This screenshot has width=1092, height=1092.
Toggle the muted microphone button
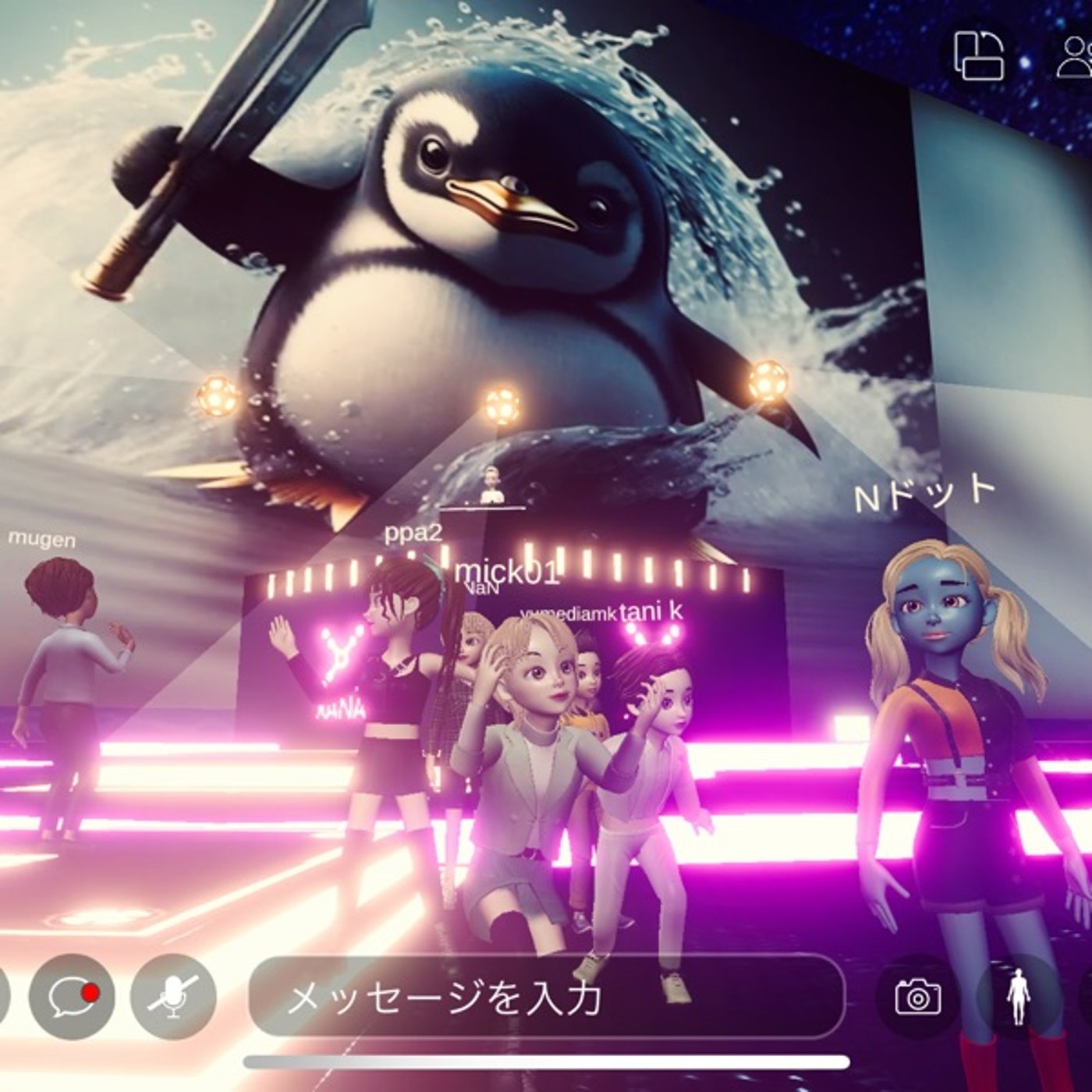coord(173,996)
